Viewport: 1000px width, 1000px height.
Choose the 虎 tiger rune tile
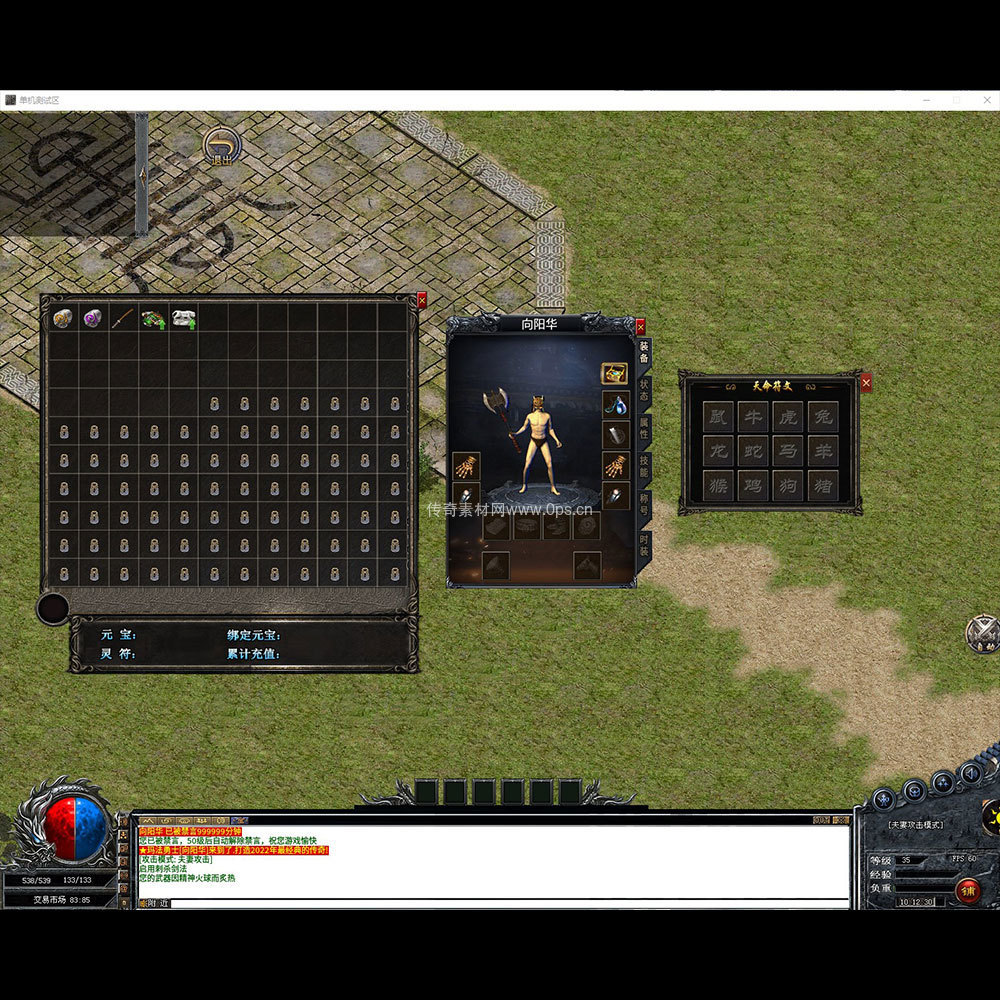coord(787,416)
